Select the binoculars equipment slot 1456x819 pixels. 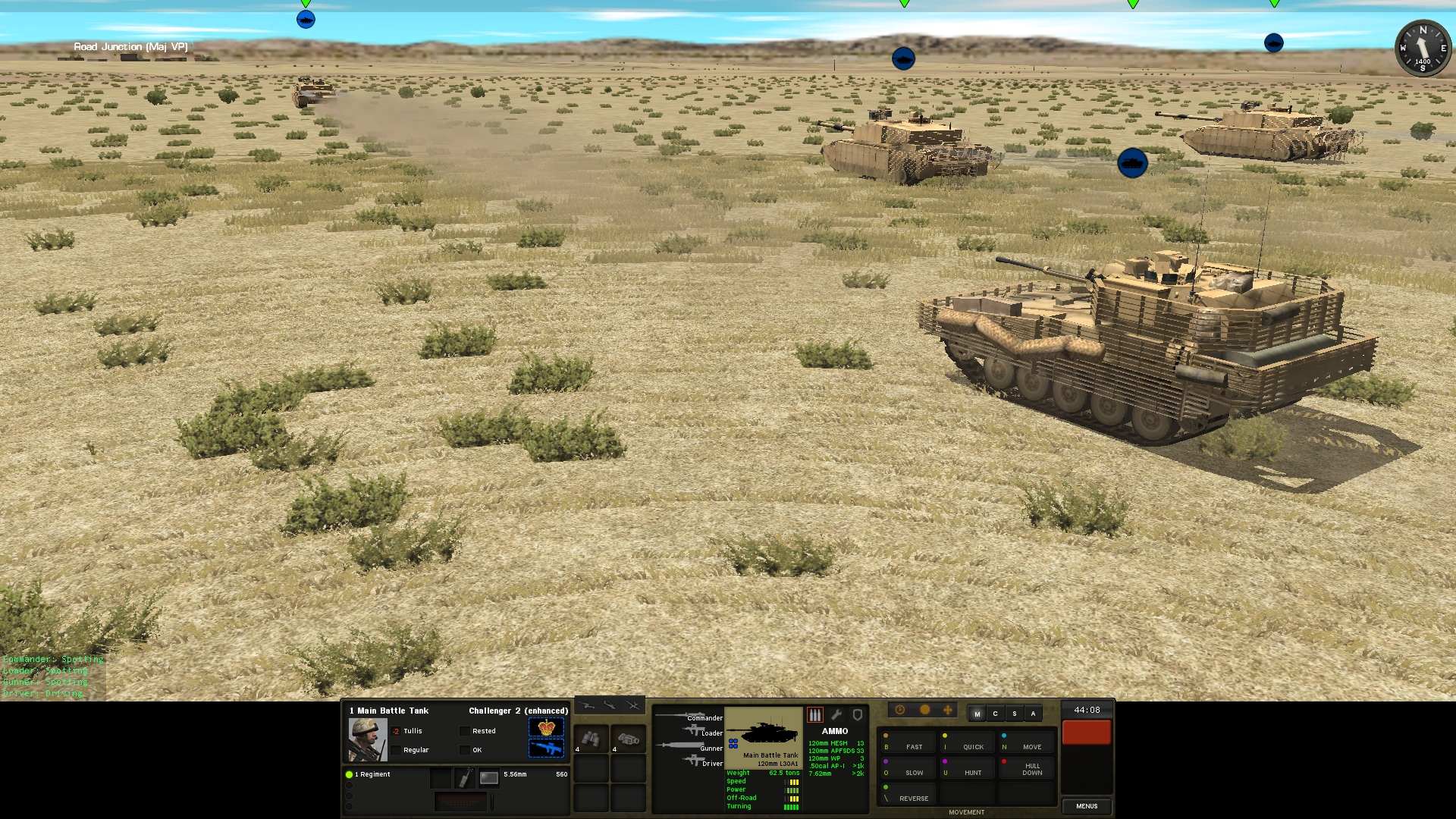(591, 739)
